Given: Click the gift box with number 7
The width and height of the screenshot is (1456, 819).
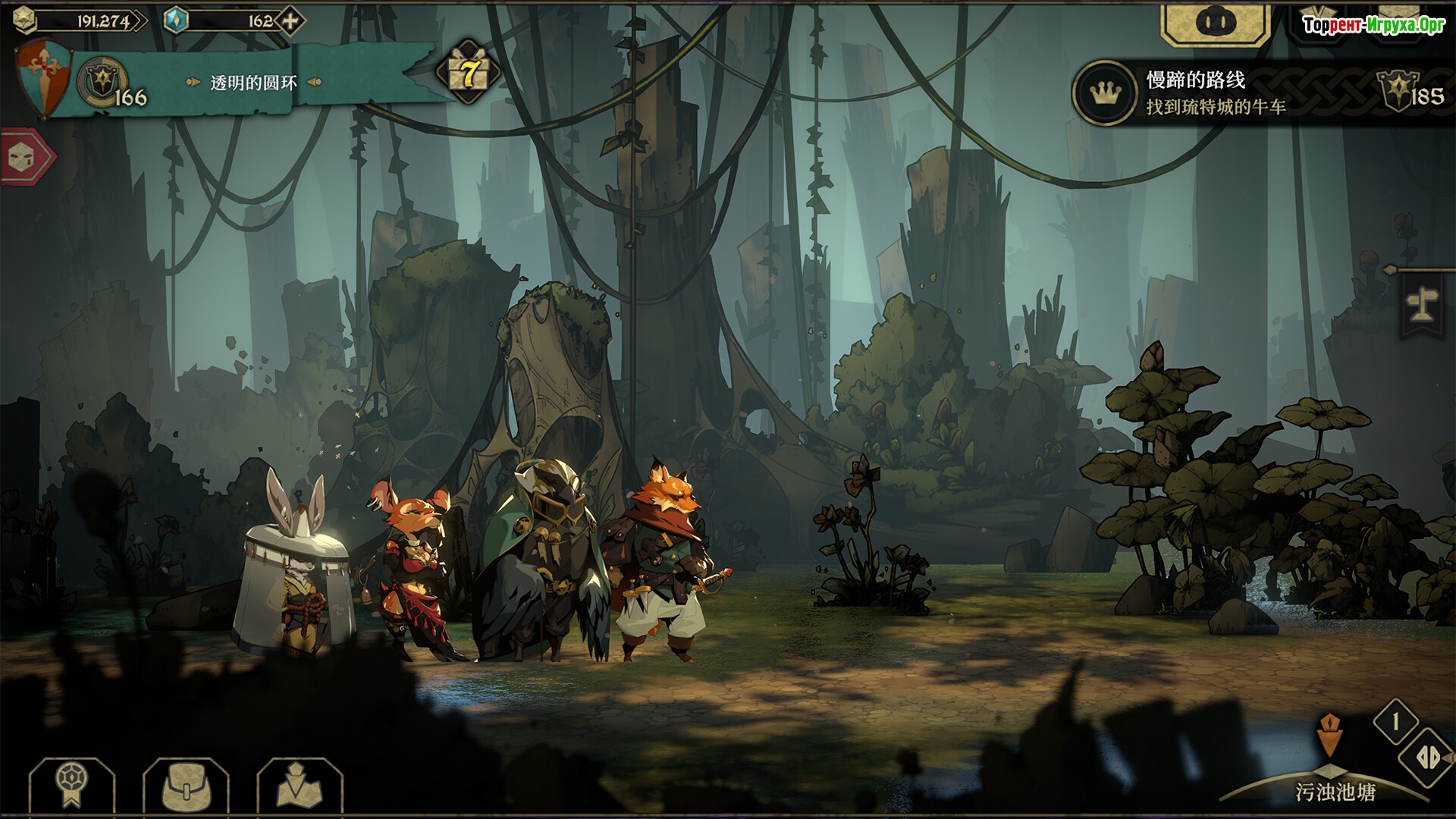Looking at the screenshot, I should pos(469,74).
